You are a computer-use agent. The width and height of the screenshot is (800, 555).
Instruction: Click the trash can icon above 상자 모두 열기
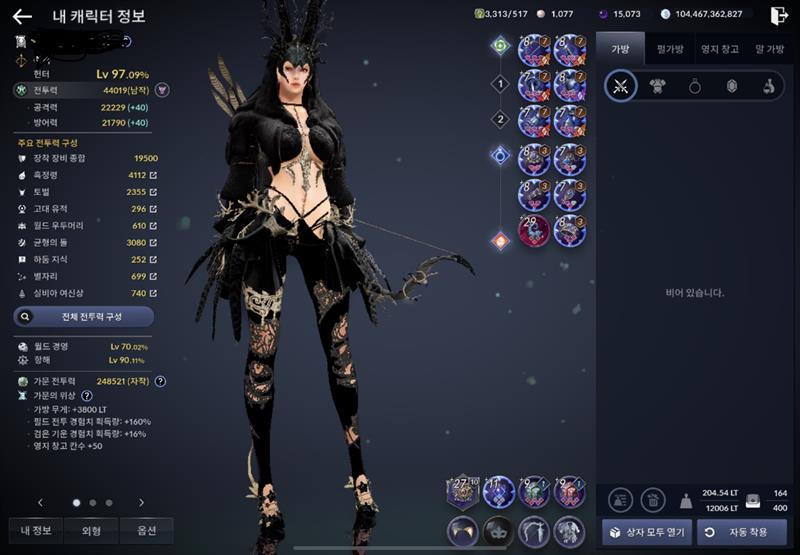pos(652,500)
